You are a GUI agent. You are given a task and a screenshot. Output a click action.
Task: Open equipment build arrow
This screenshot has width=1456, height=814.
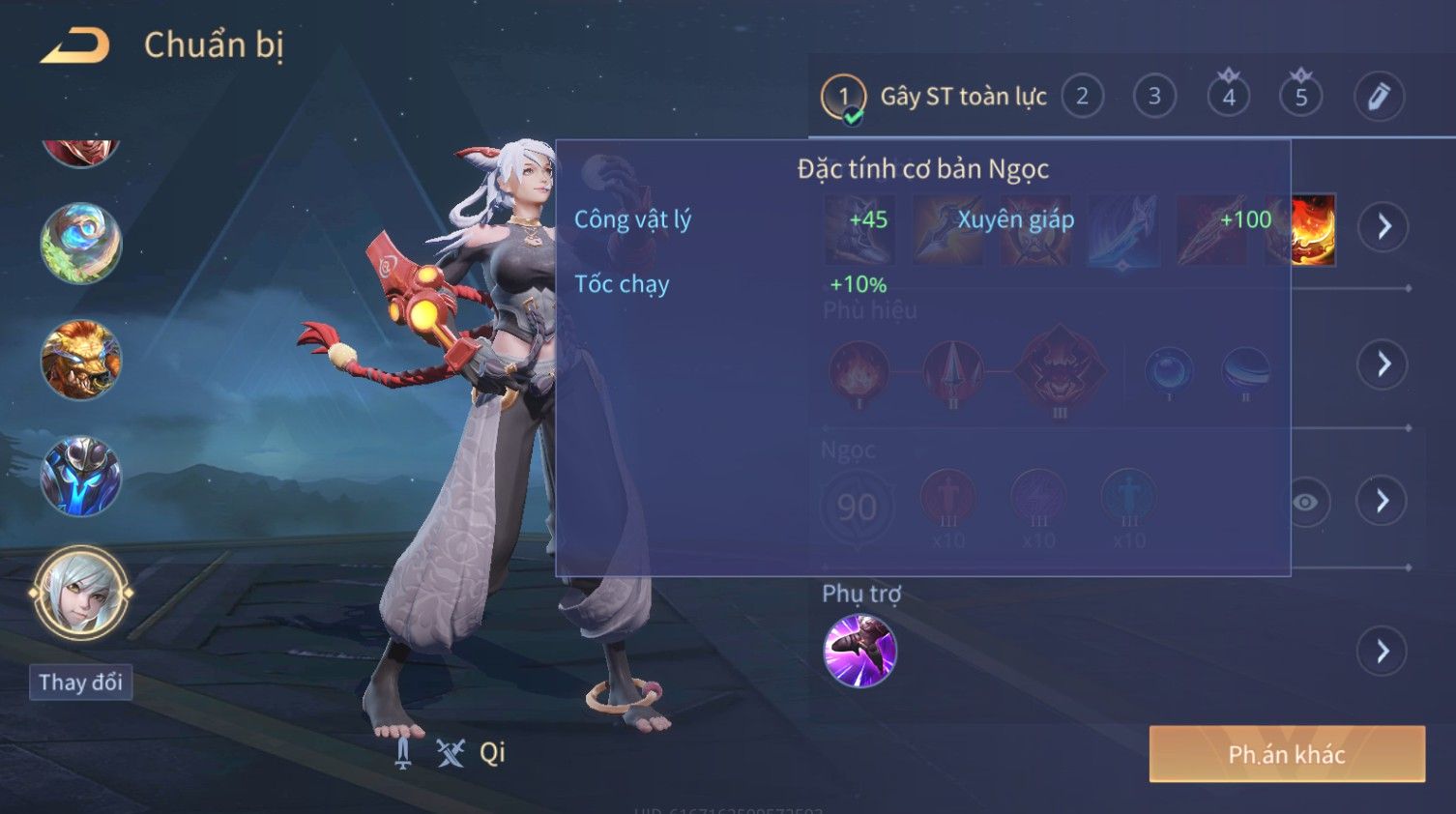(1383, 227)
